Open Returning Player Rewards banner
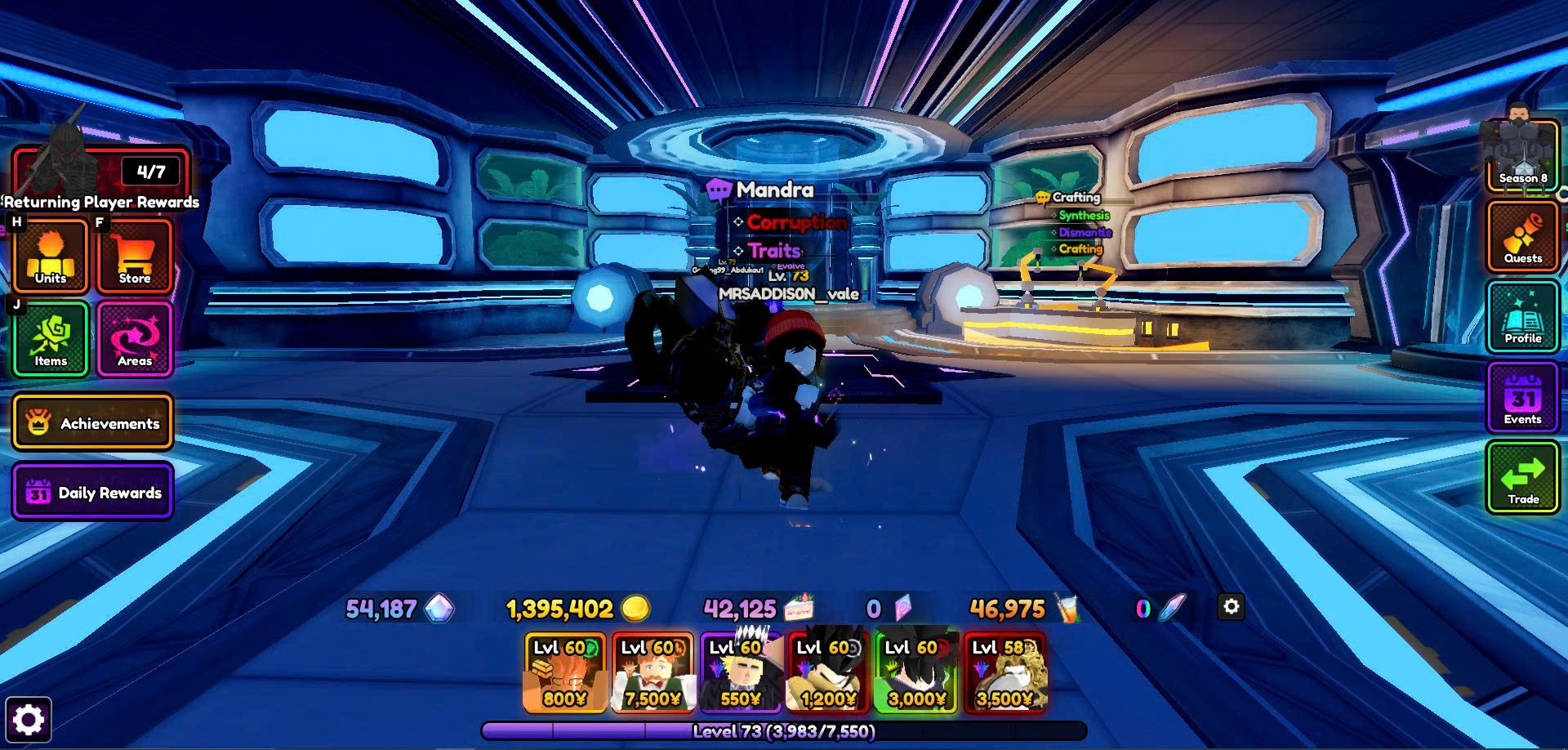 click(101, 179)
